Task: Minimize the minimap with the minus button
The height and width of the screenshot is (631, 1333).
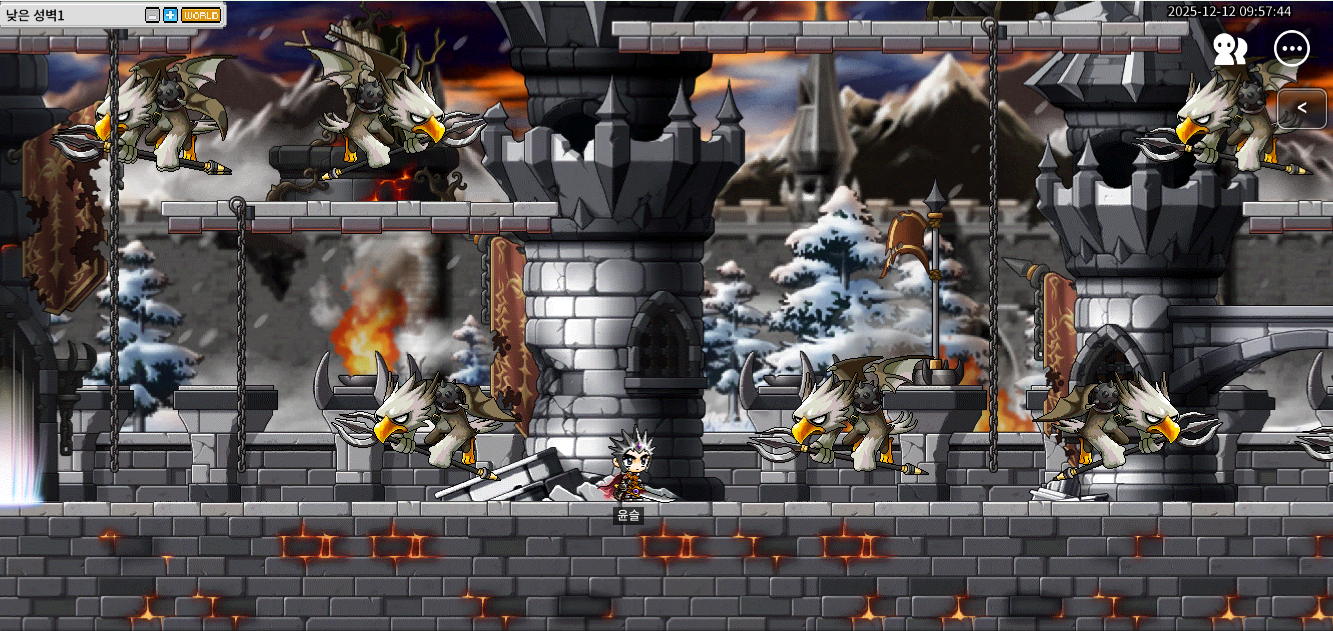Action: pyautogui.click(x=152, y=15)
